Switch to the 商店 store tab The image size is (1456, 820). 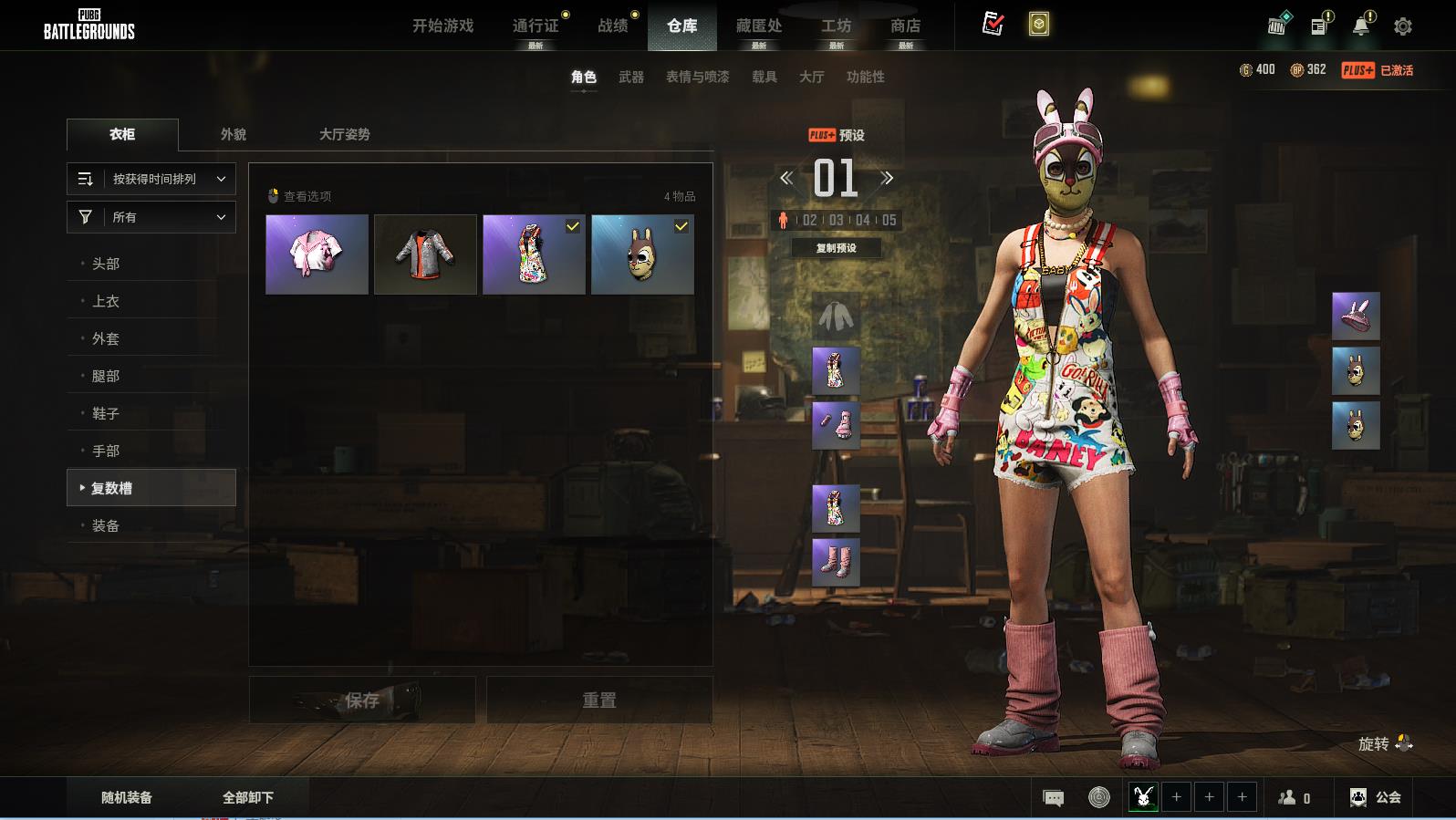[905, 26]
